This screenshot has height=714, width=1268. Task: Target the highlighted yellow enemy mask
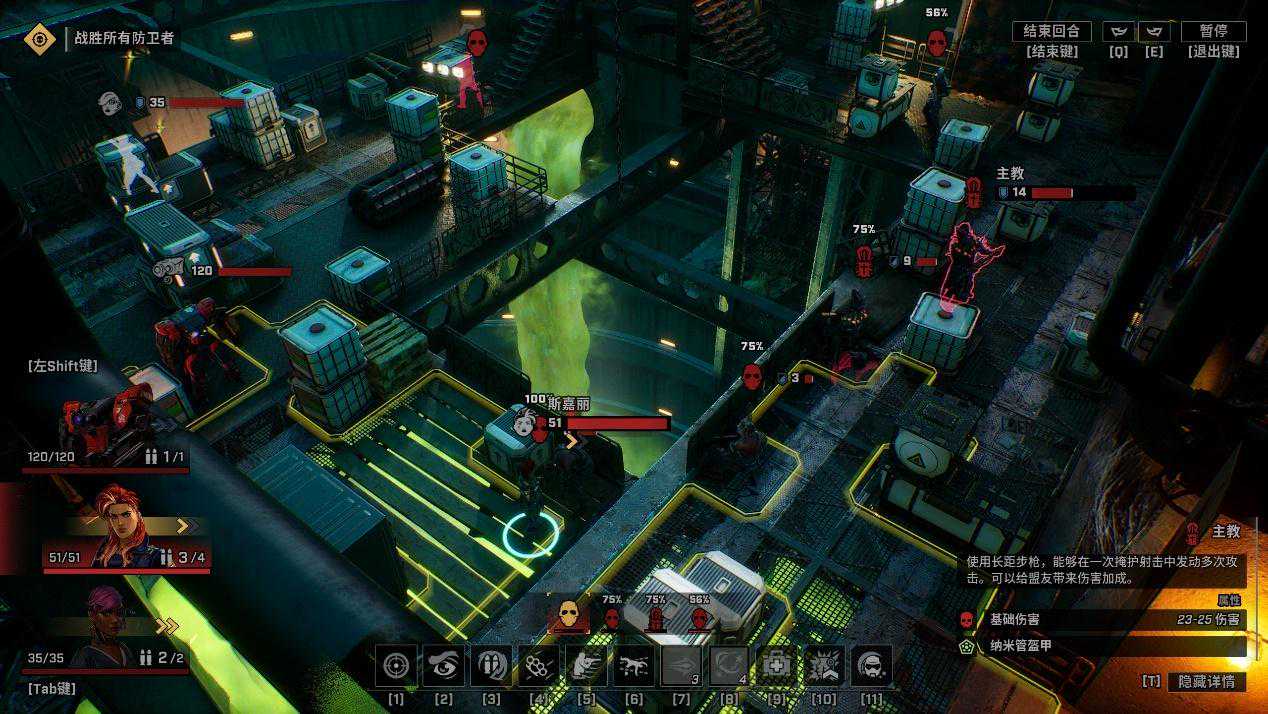(569, 615)
